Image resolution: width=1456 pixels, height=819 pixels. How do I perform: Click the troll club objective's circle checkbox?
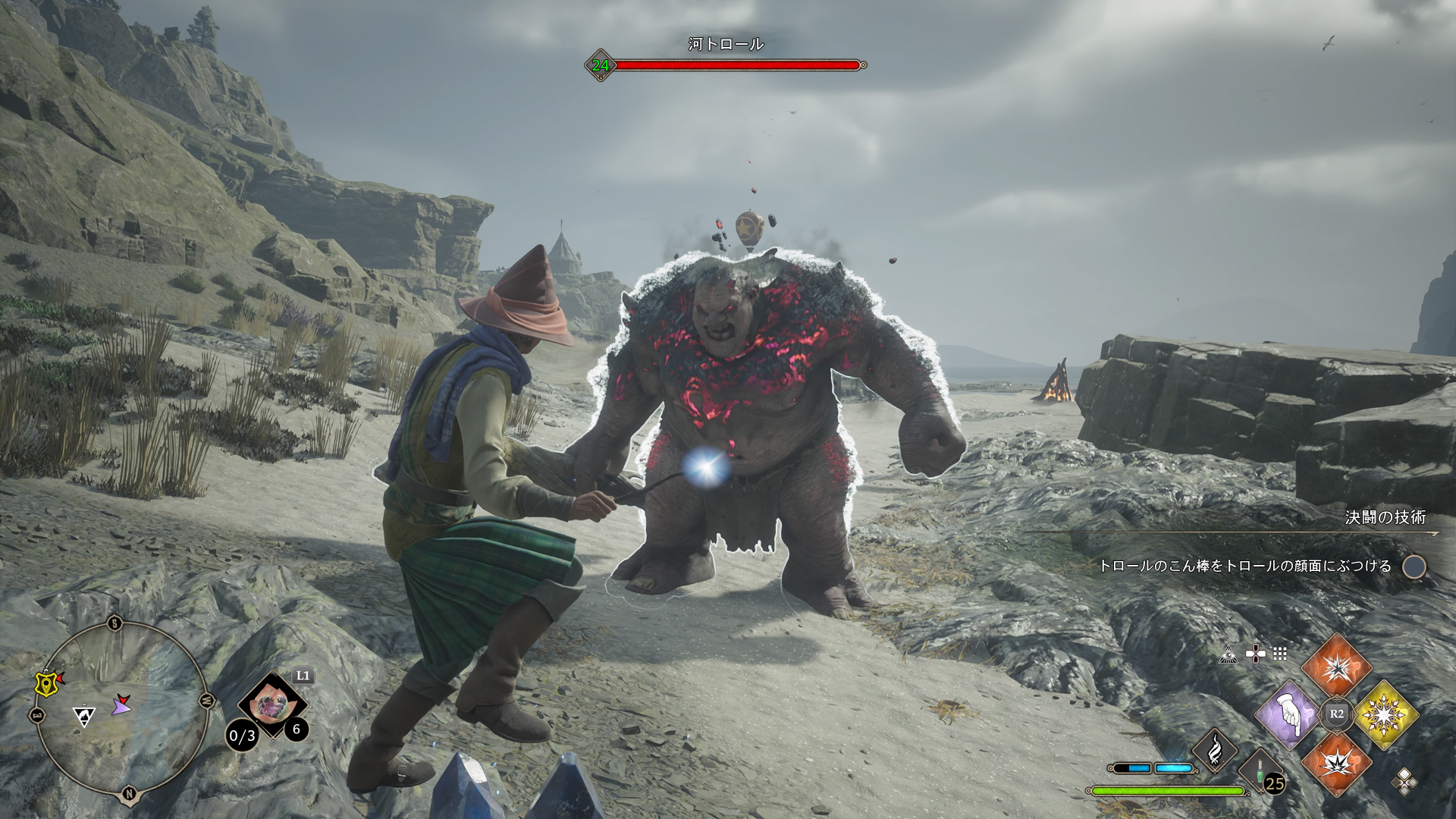[1414, 566]
